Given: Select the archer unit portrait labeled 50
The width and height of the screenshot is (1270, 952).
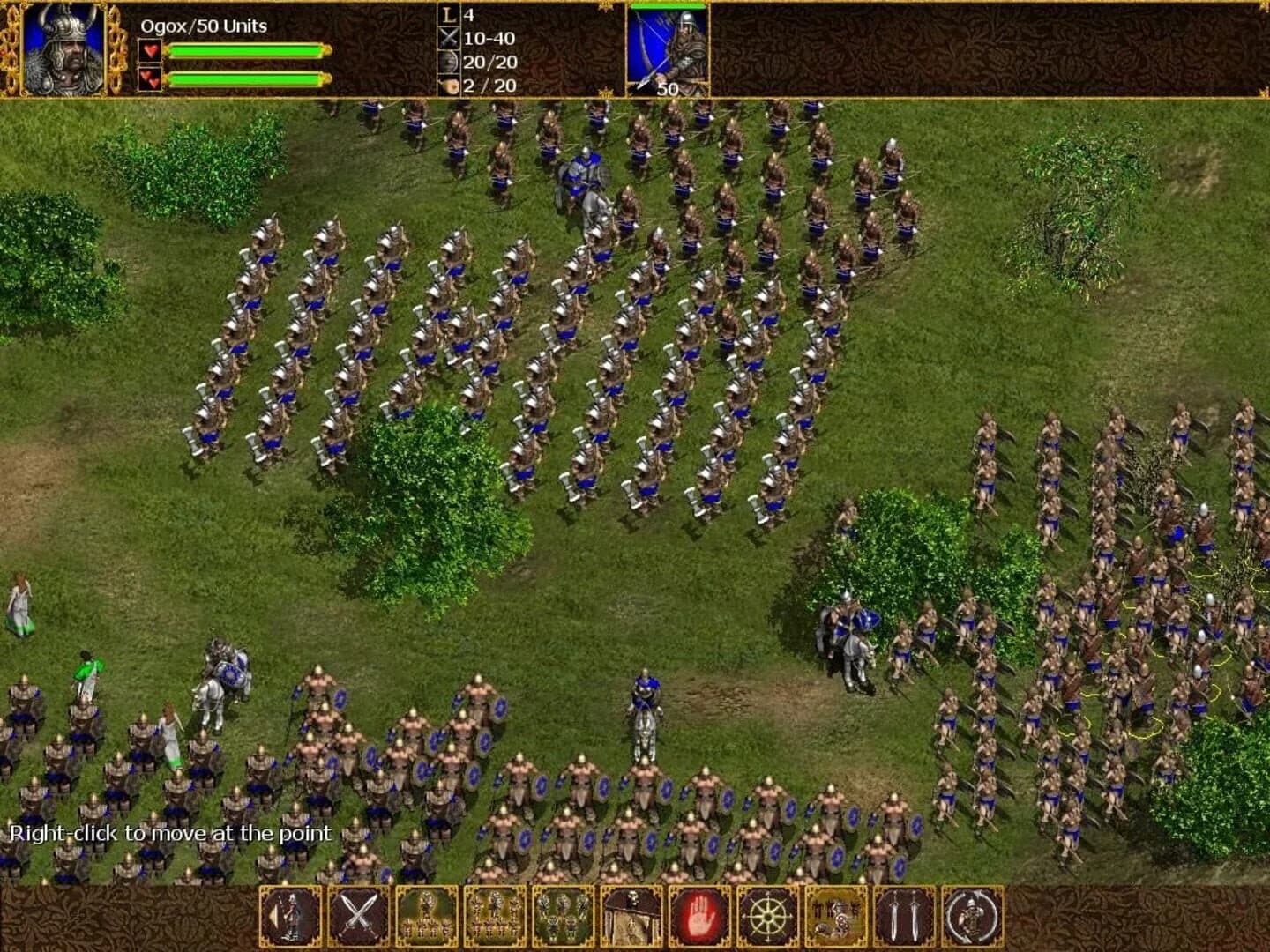Looking at the screenshot, I should [666, 48].
